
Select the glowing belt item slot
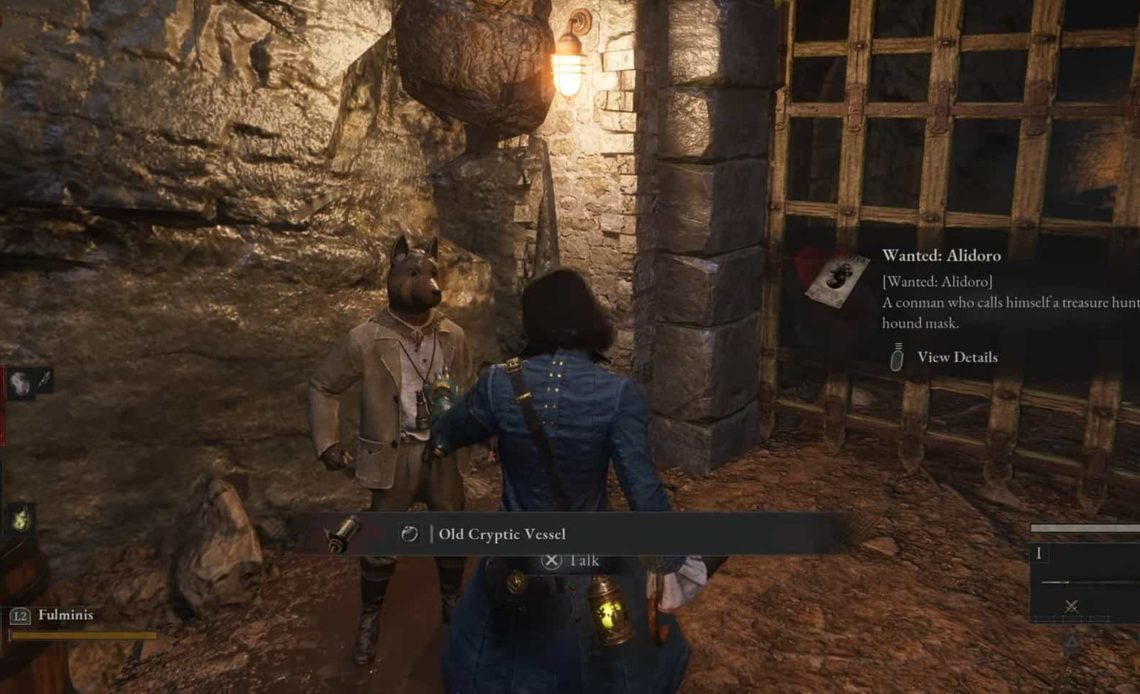click(20, 517)
